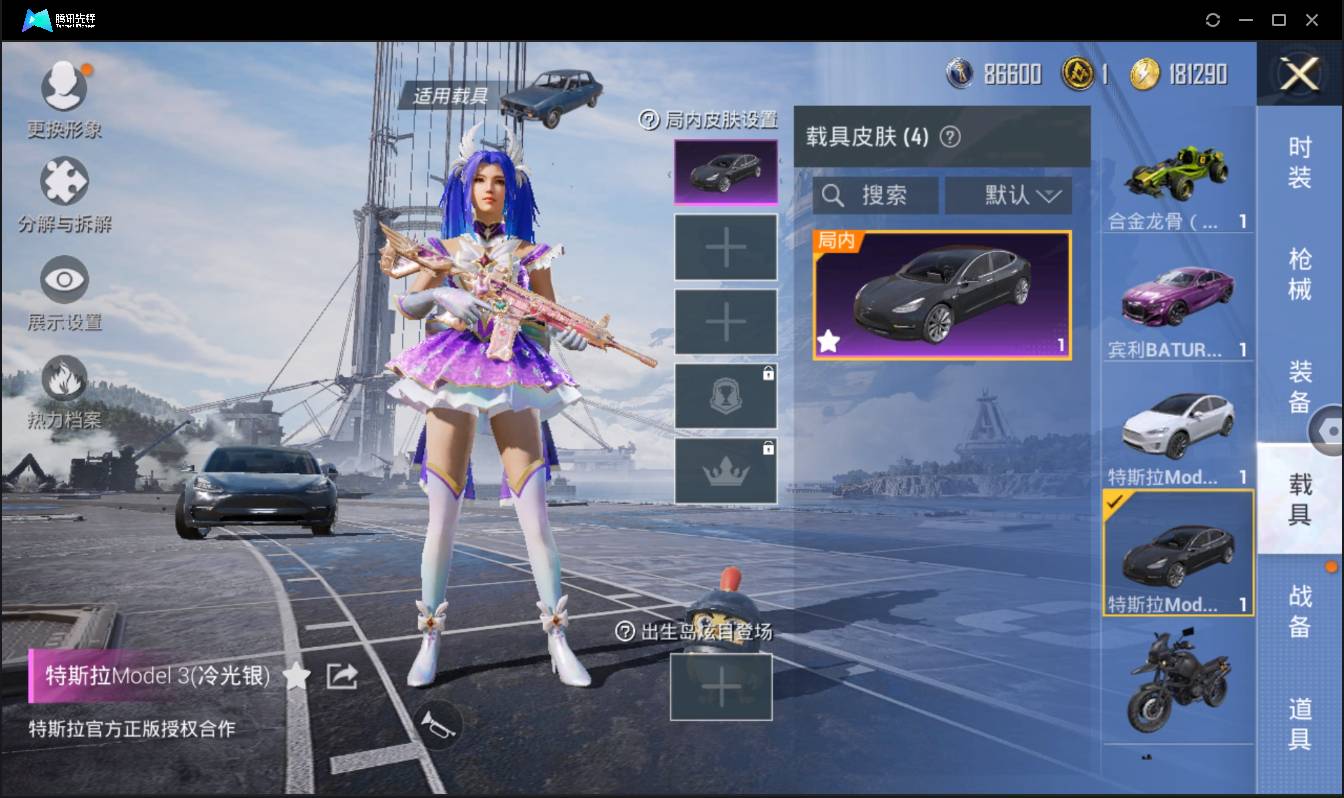Open the 道具 (Items) tab

click(x=1299, y=722)
